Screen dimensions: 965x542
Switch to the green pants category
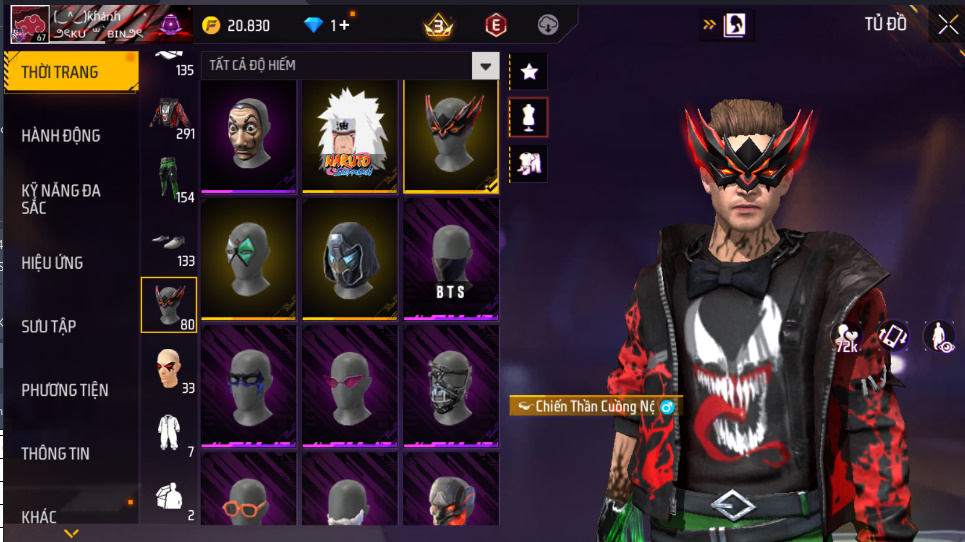coord(169,177)
